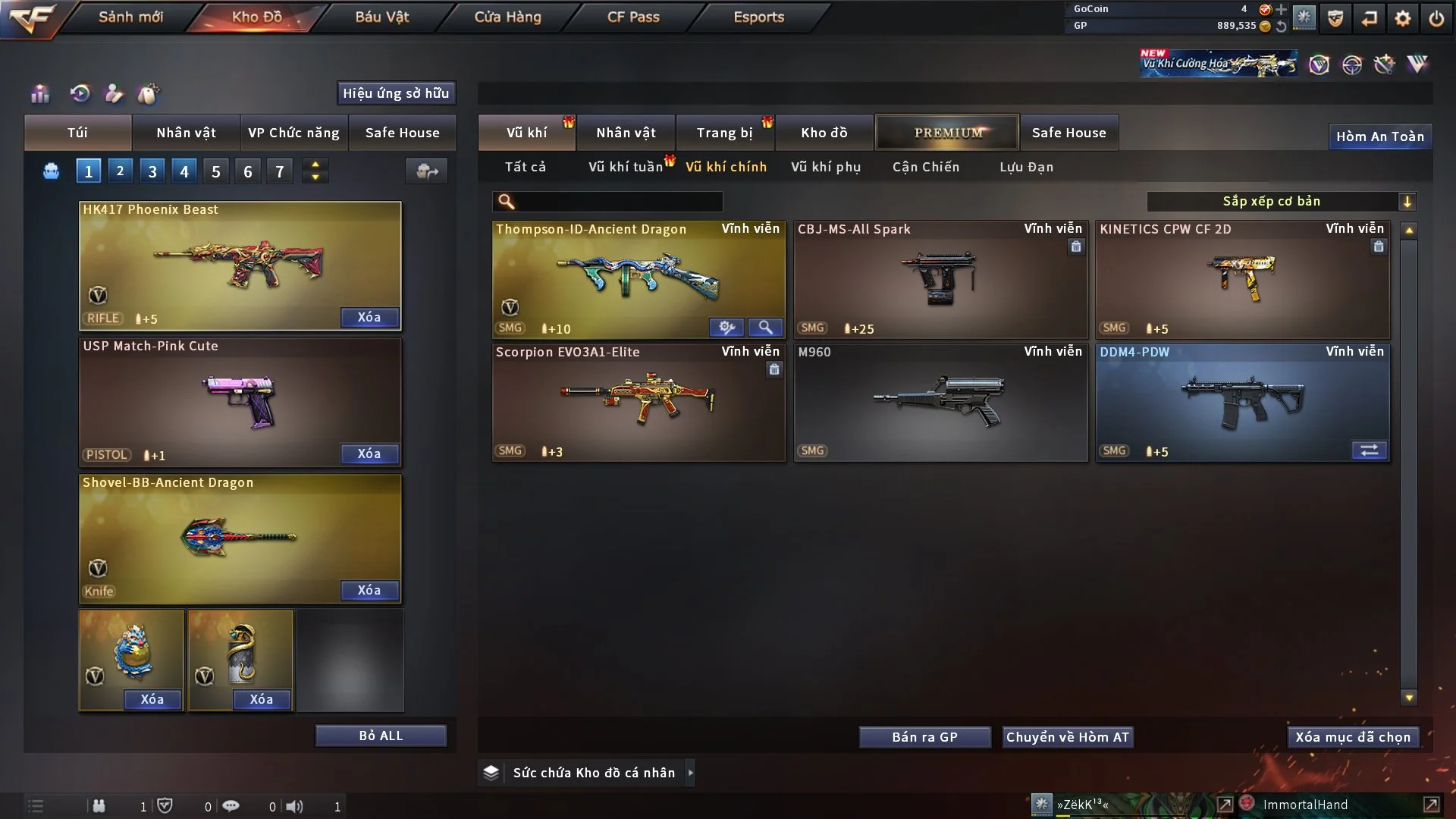Screen dimensions: 1456x819
Task: Open the Báu Vật menu
Action: point(381,17)
